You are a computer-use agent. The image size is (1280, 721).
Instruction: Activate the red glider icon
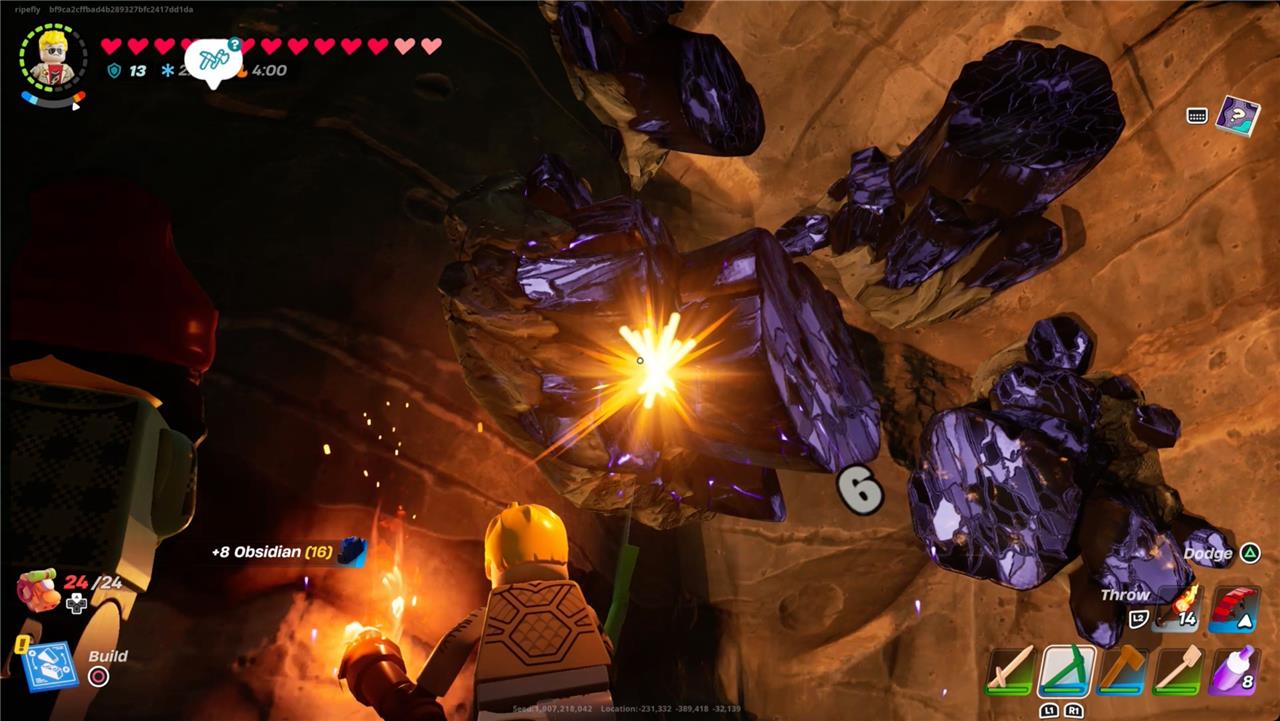pos(1233,608)
